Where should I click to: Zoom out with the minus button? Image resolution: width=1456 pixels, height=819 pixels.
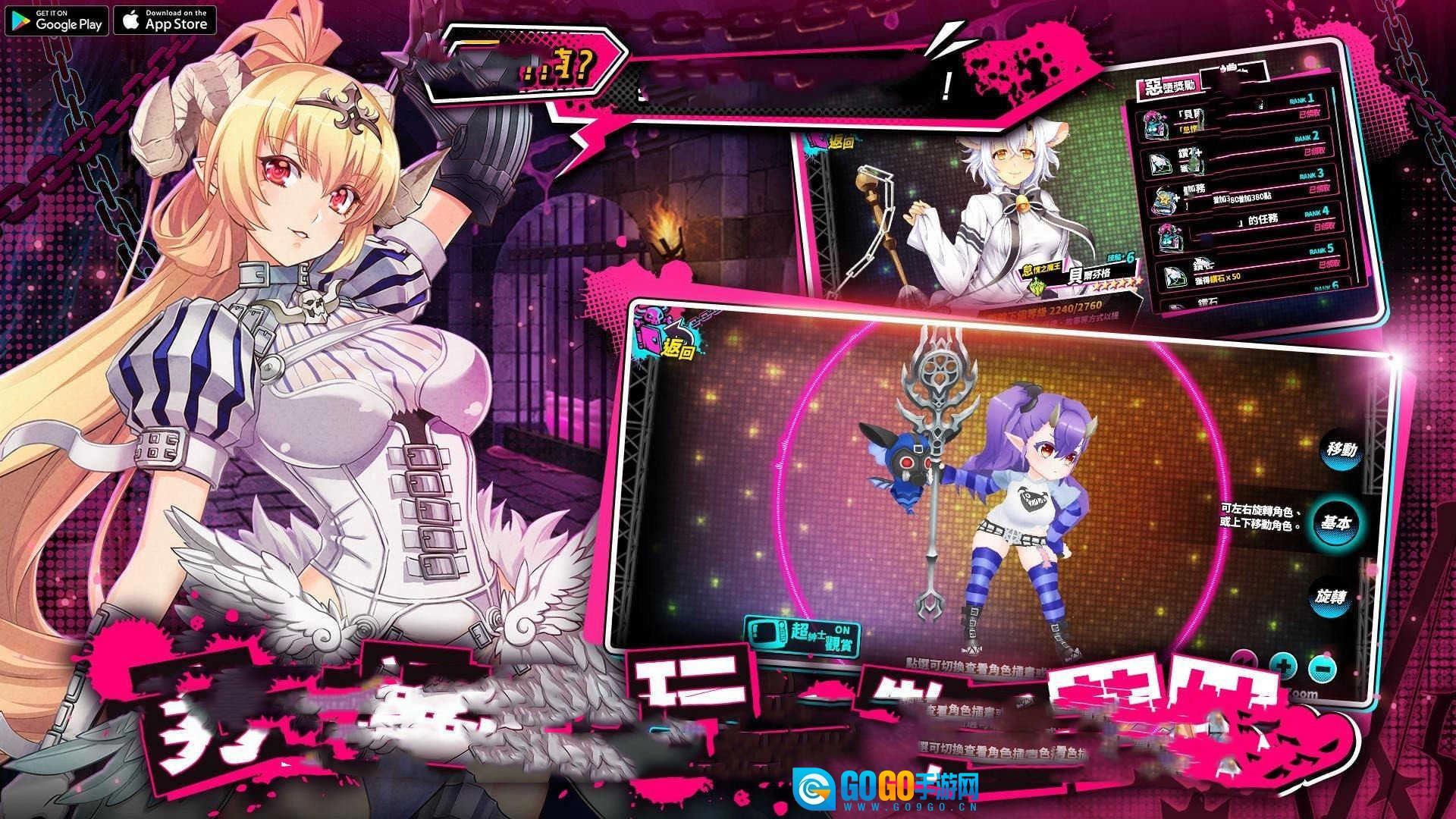pyautogui.click(x=1323, y=670)
